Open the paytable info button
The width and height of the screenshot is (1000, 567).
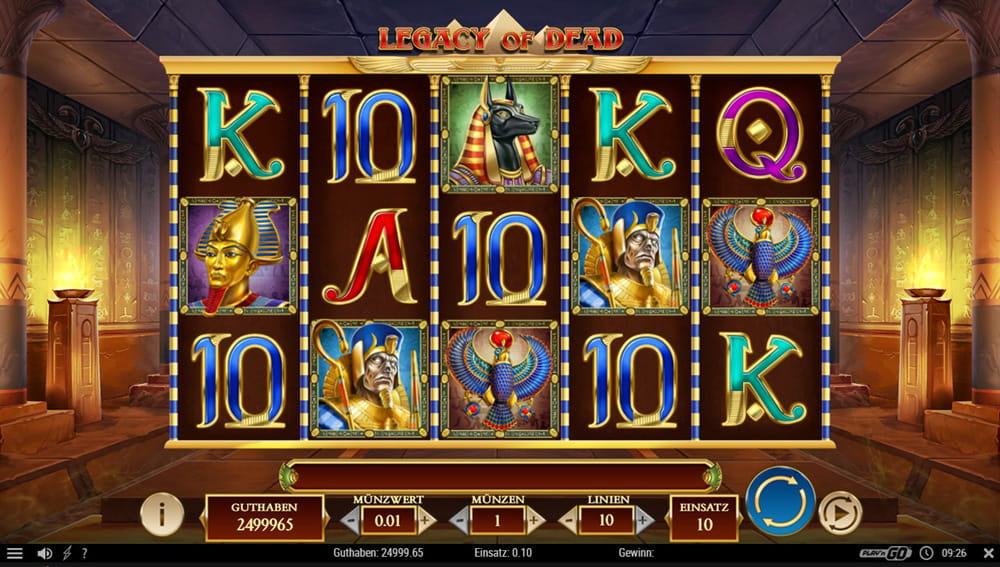tap(161, 514)
